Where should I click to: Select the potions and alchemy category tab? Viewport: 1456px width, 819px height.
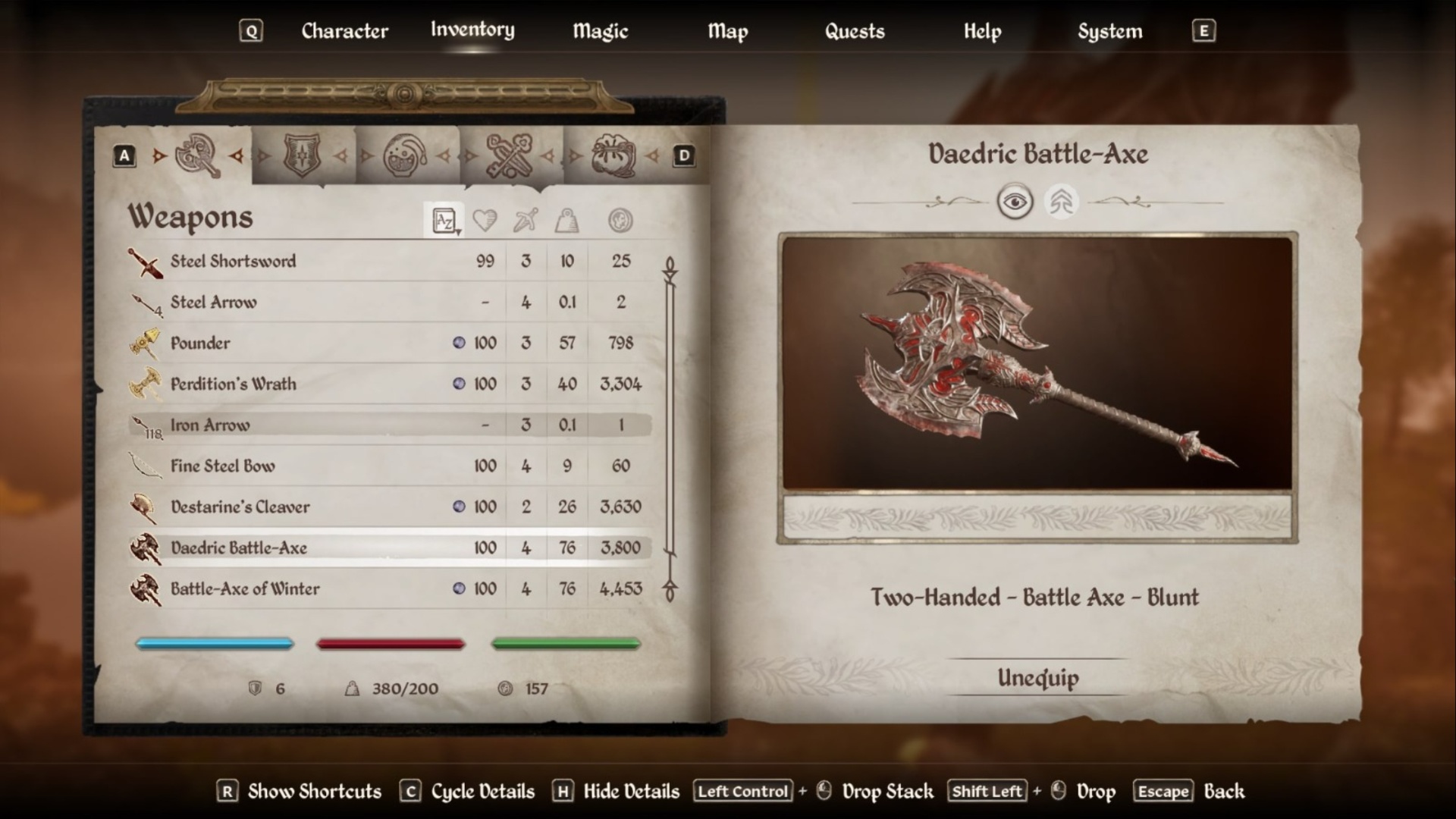coord(405,155)
